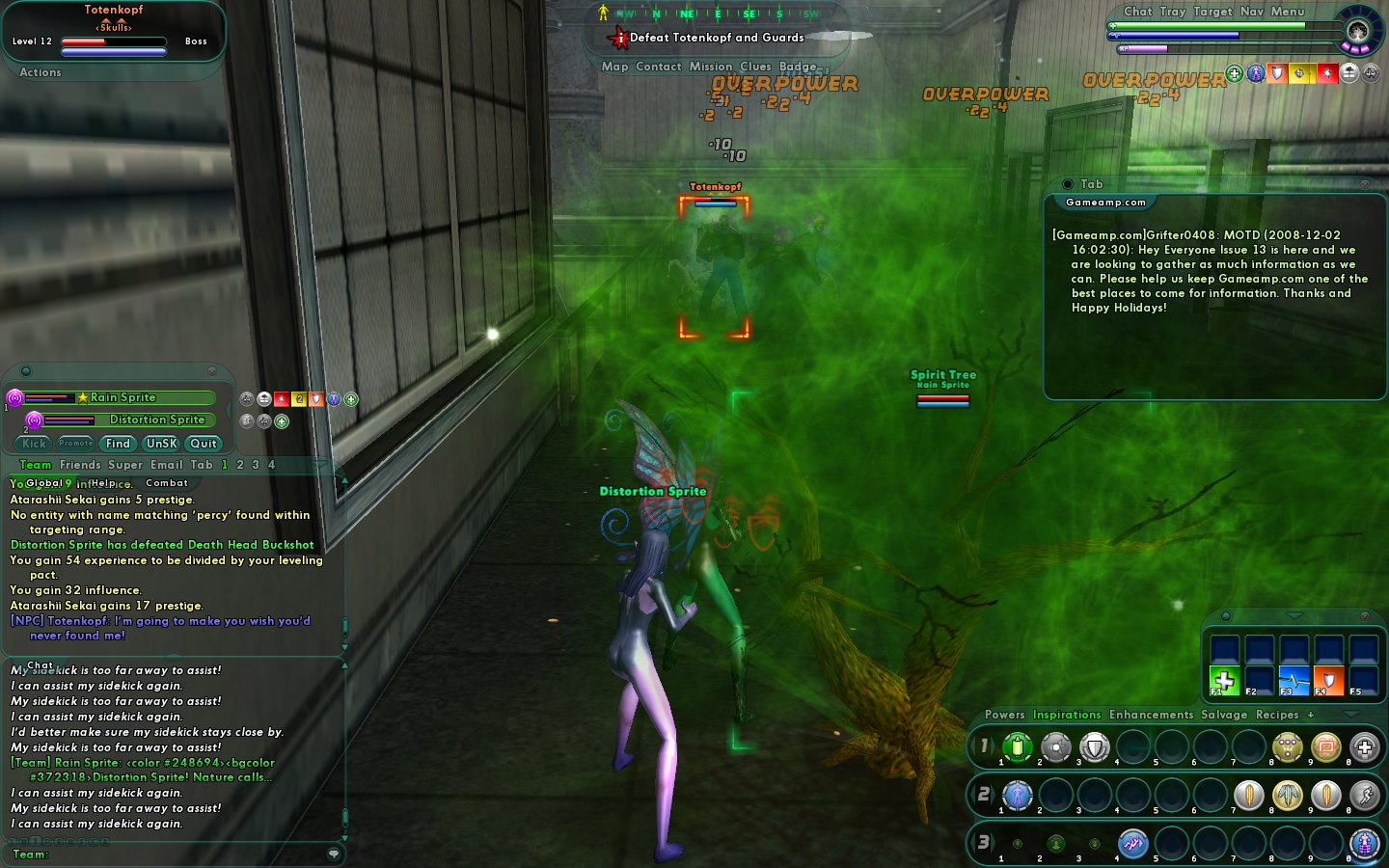Switch chat to the Combat tab
The height and width of the screenshot is (868, 1389).
(167, 483)
